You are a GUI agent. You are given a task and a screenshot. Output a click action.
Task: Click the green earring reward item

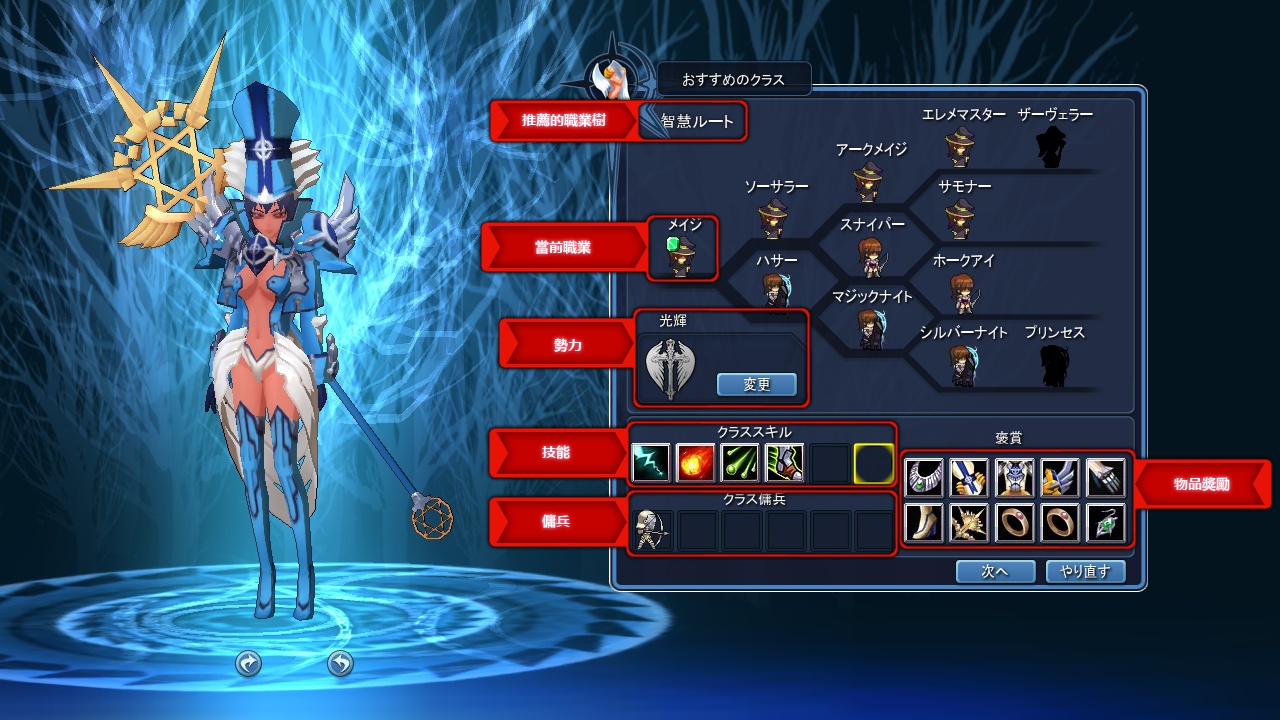coord(1105,522)
